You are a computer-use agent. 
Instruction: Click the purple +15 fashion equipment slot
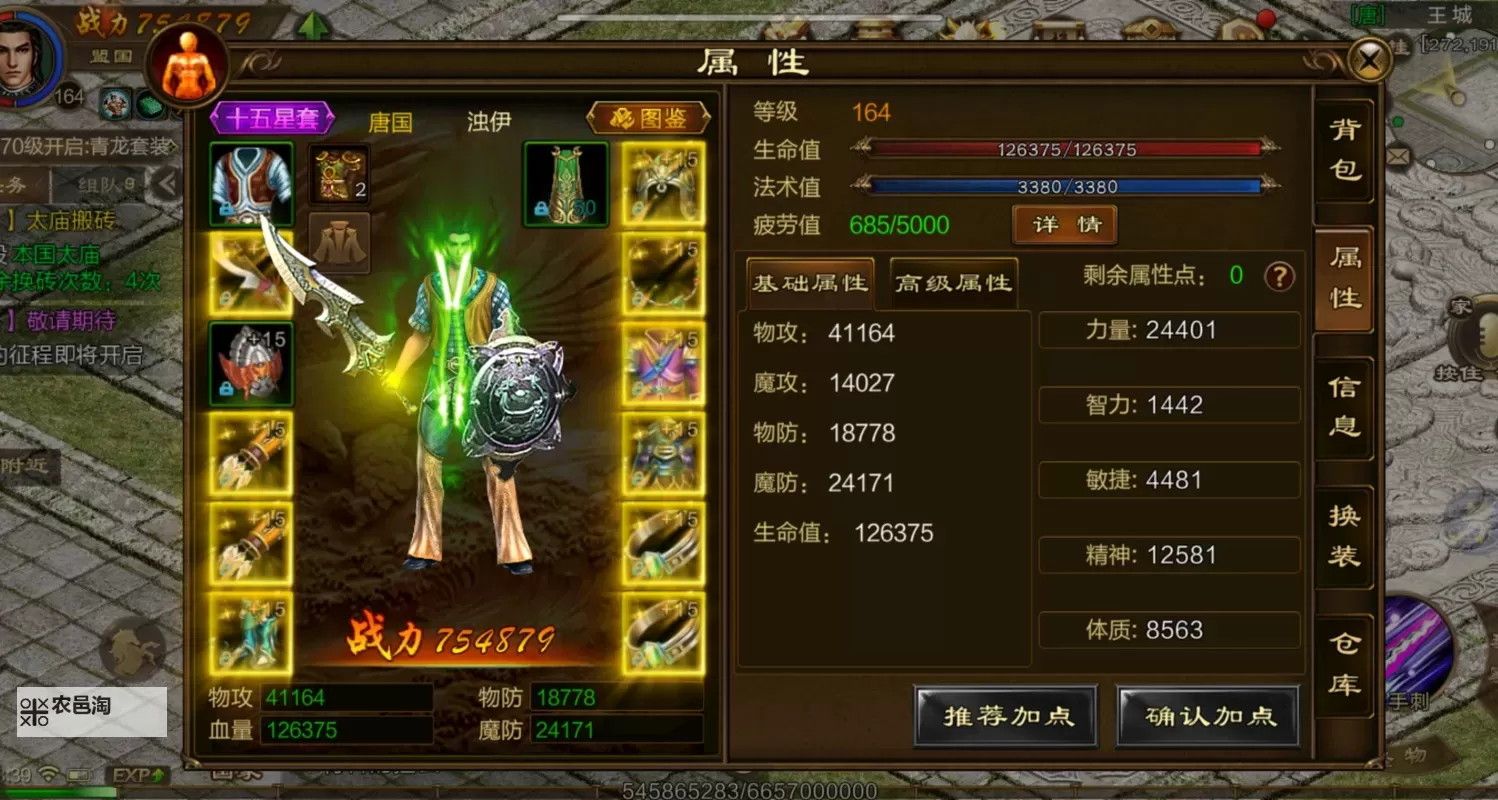pos(663,365)
